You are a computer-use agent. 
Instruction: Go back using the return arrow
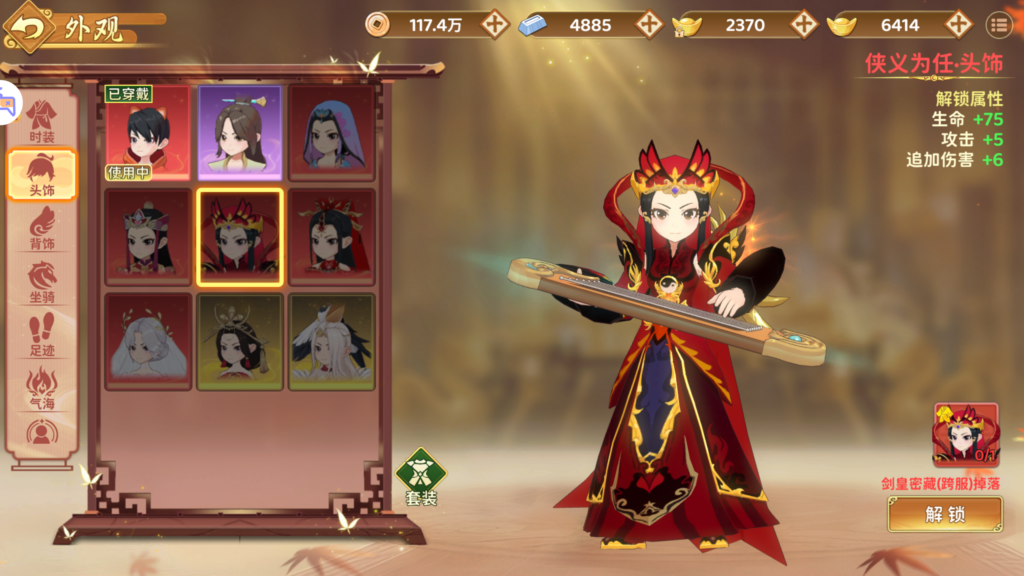pos(30,30)
